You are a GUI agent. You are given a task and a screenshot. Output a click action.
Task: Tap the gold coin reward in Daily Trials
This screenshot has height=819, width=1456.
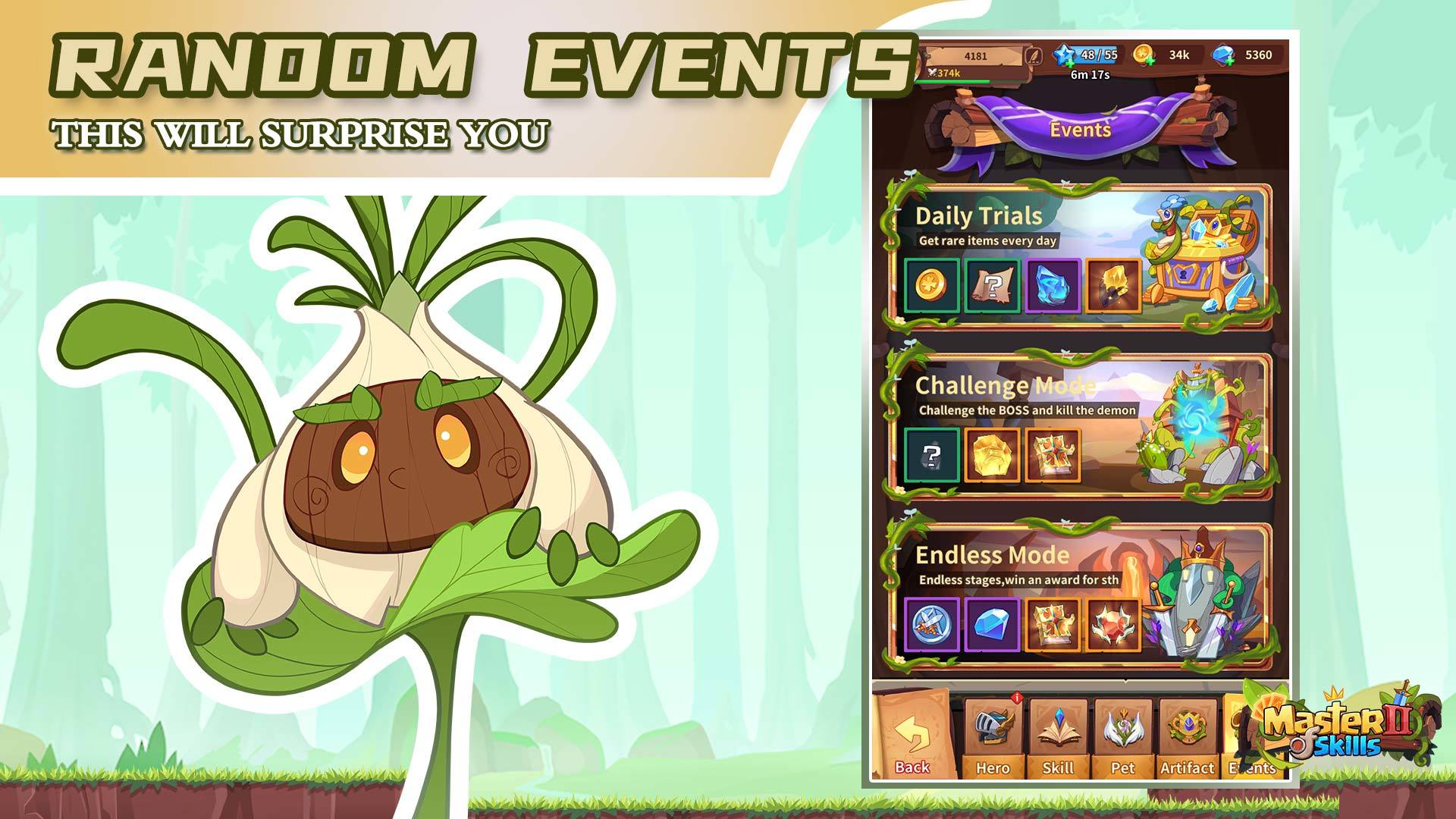(931, 284)
